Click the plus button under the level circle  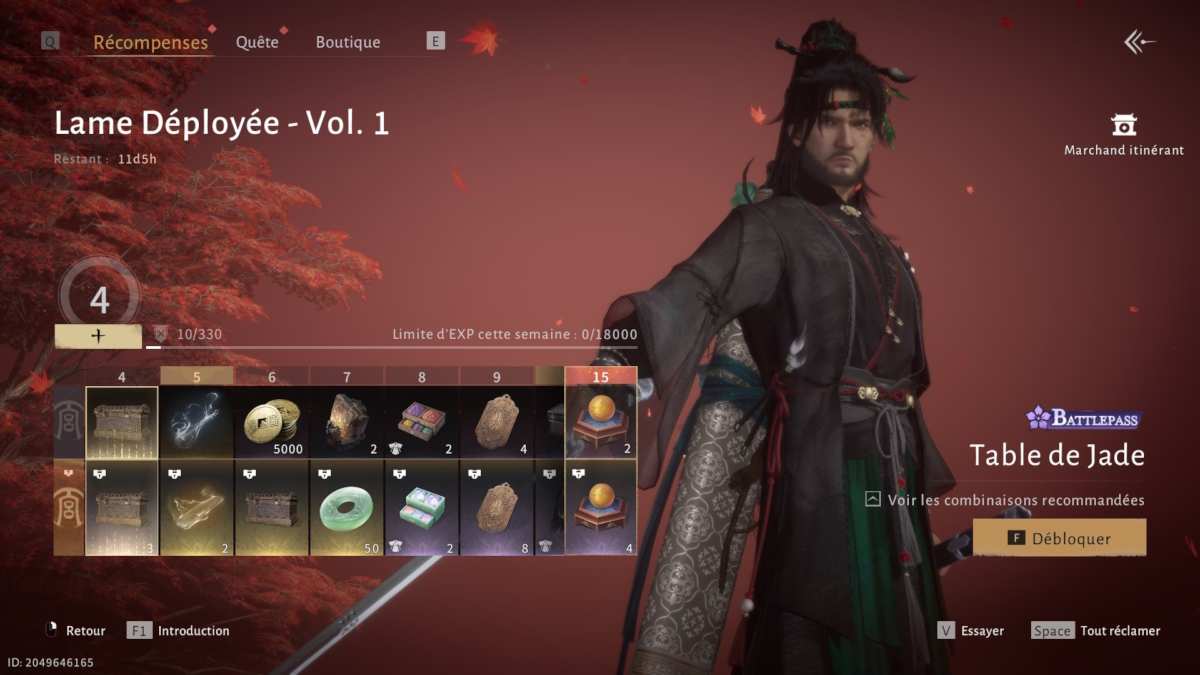[98, 337]
